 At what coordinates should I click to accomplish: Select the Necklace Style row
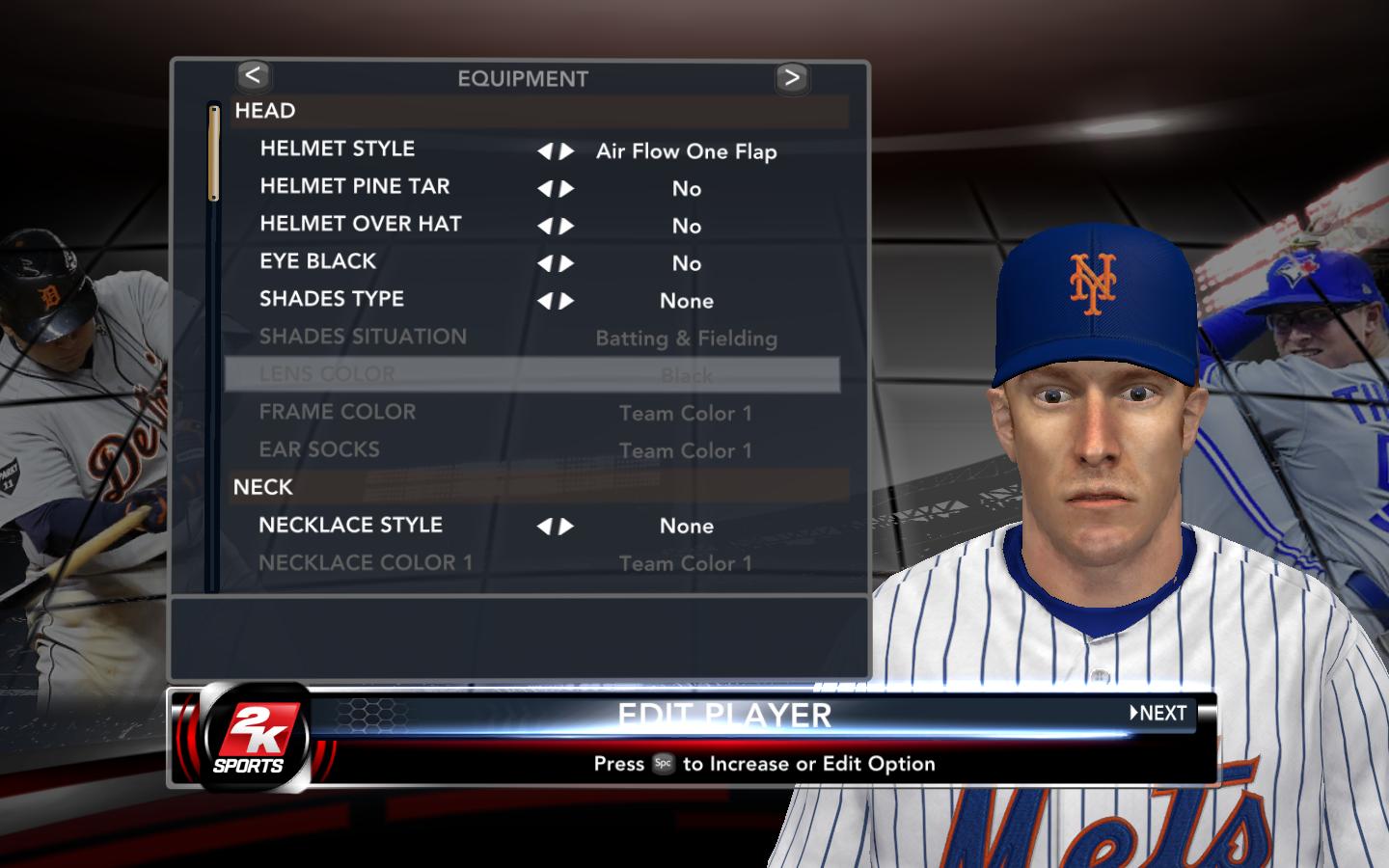350,526
